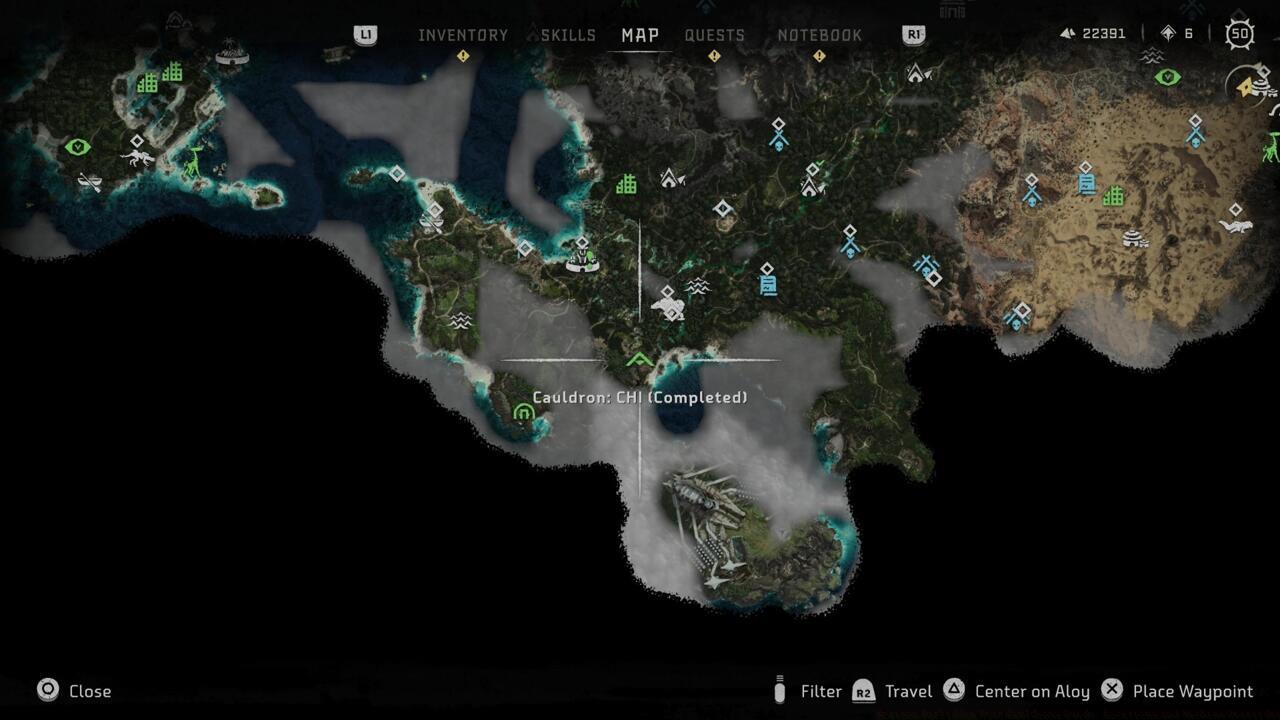Click the green survey eye icon on the west coast
1280x720 pixels.
pos(76,146)
